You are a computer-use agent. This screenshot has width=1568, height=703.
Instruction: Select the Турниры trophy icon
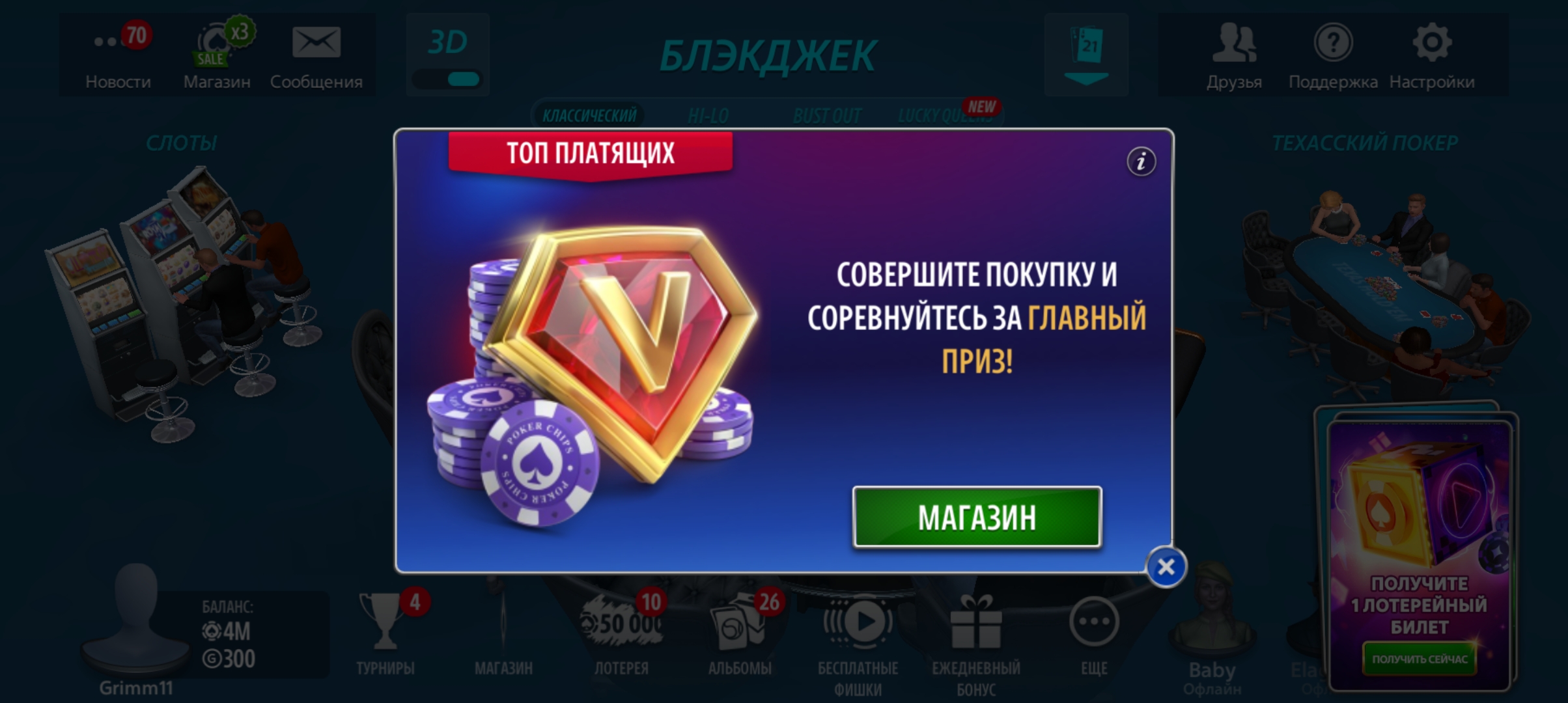386,622
